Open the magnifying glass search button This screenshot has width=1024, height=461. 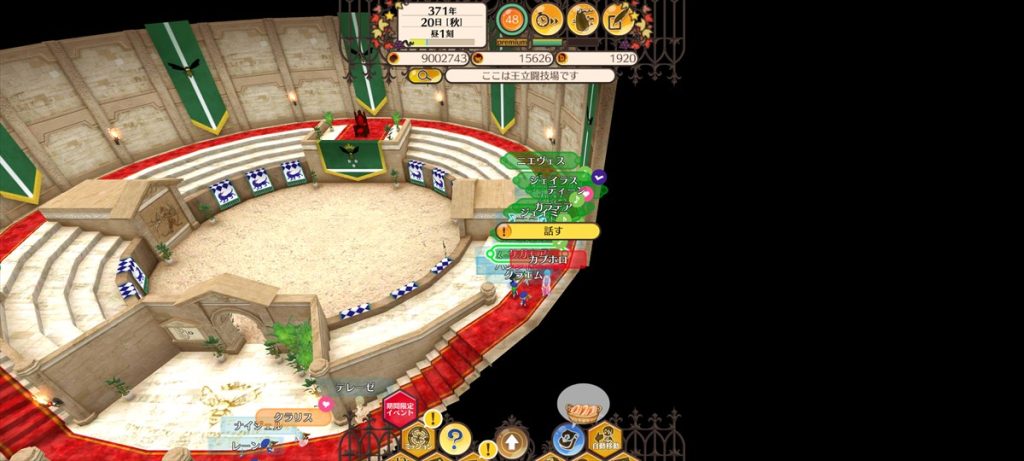tap(425, 75)
